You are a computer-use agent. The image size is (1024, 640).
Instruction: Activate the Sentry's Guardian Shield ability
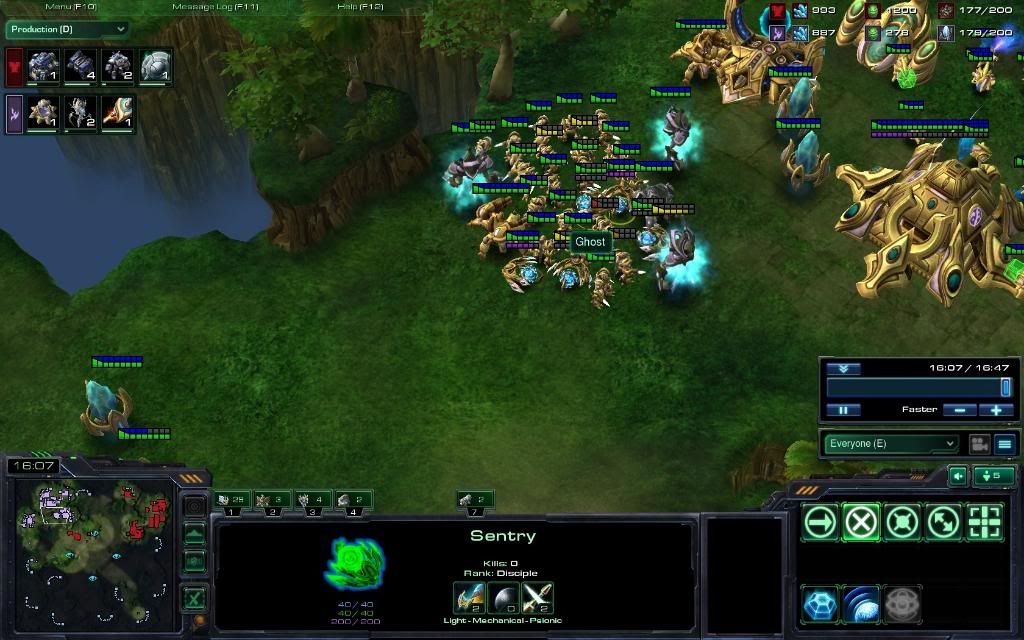(820, 603)
